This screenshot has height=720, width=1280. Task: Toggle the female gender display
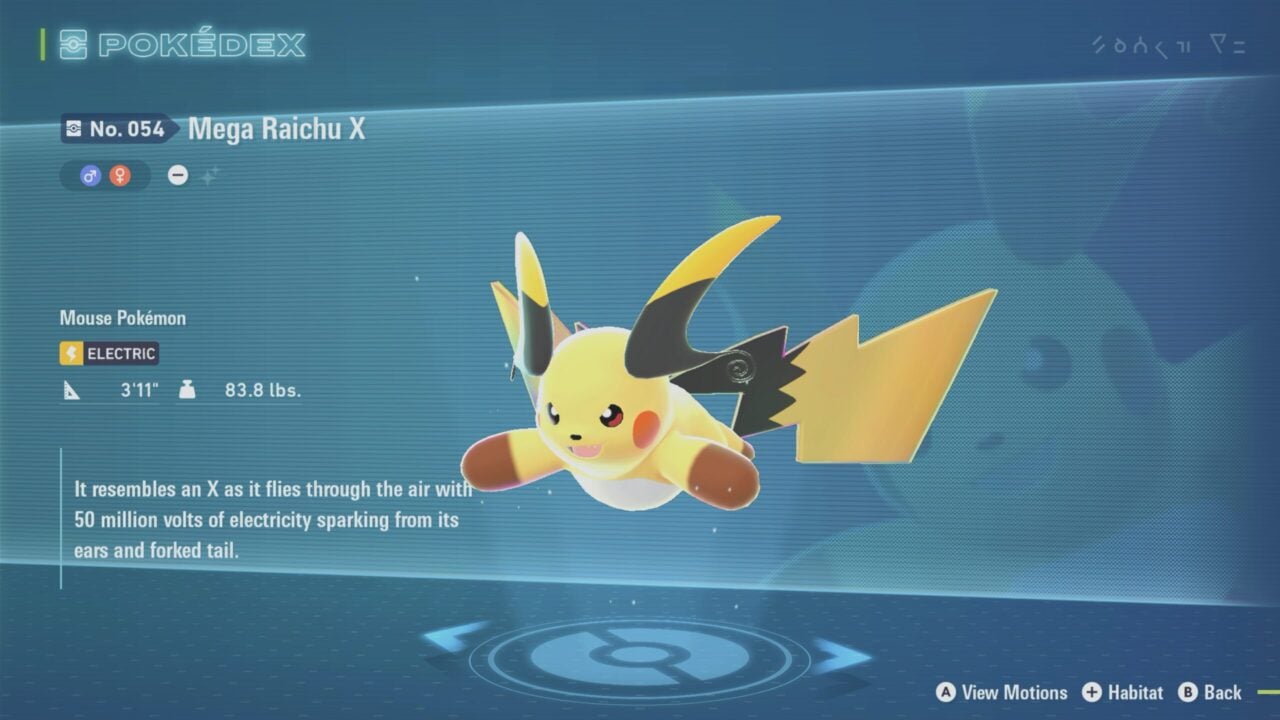point(119,176)
